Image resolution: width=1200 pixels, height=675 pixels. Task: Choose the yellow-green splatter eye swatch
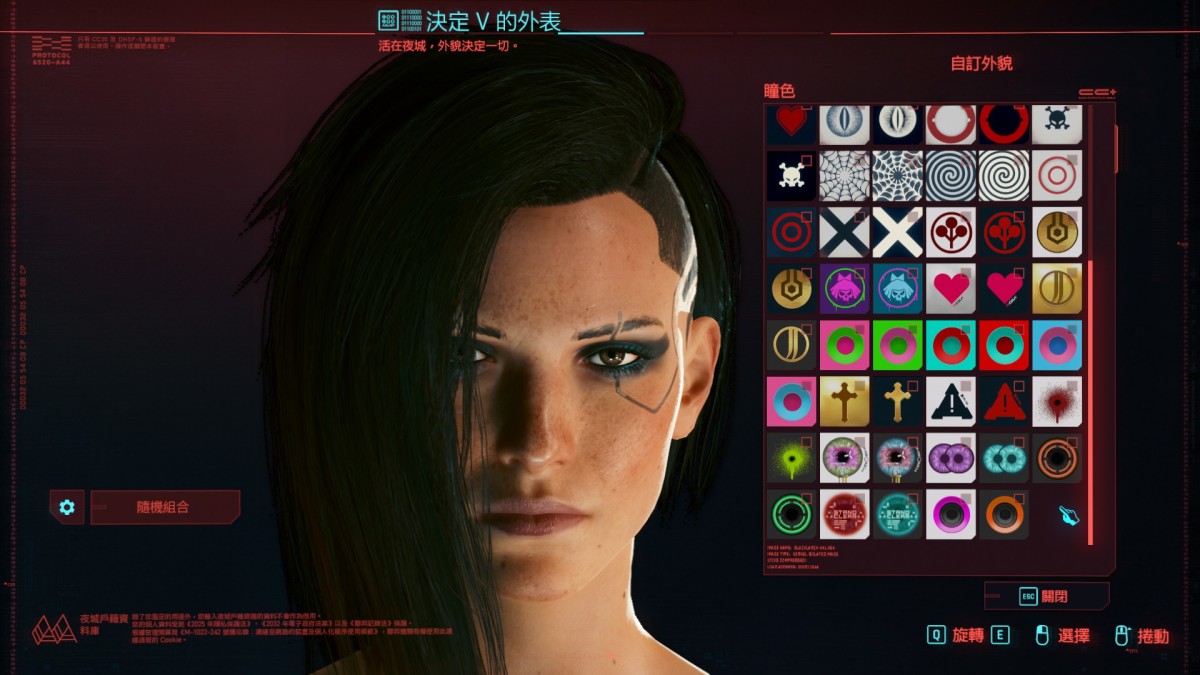click(792, 457)
